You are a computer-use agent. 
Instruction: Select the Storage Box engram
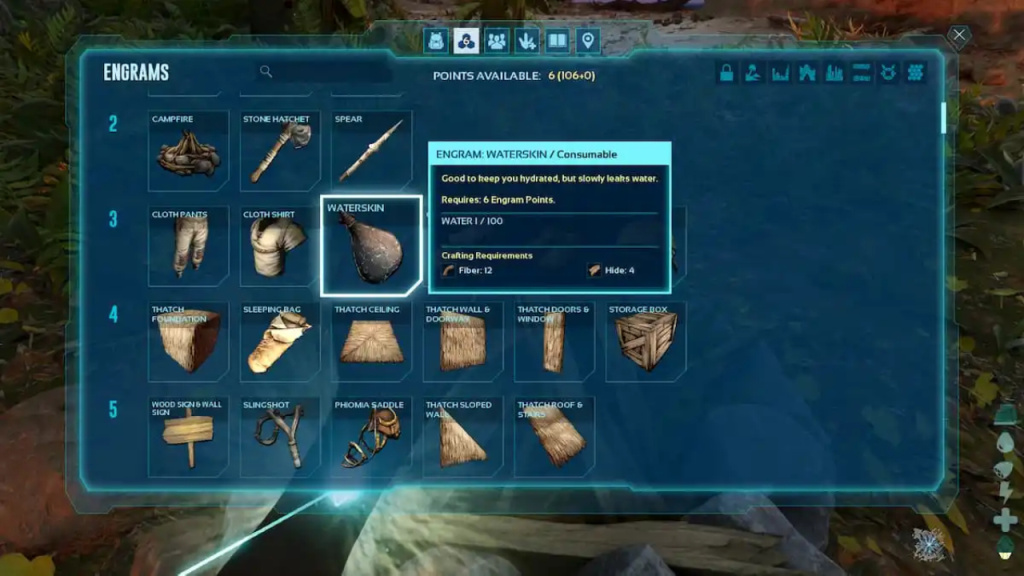[x=645, y=342]
